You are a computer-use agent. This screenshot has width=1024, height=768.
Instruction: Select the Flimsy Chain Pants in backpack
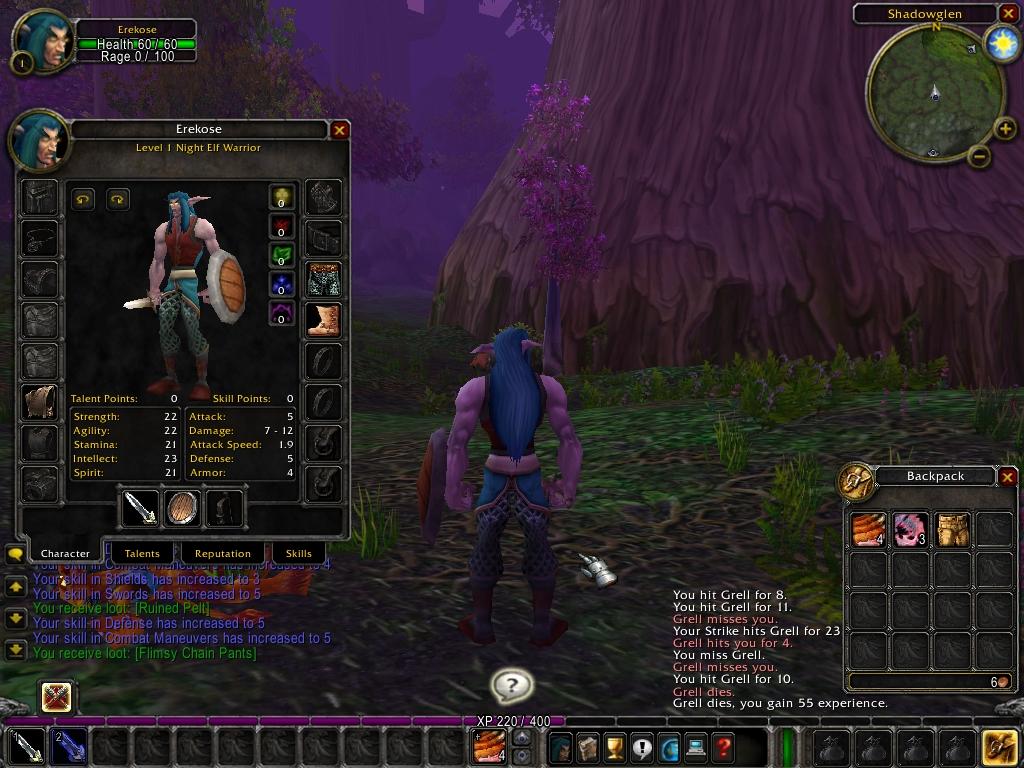[x=952, y=530]
